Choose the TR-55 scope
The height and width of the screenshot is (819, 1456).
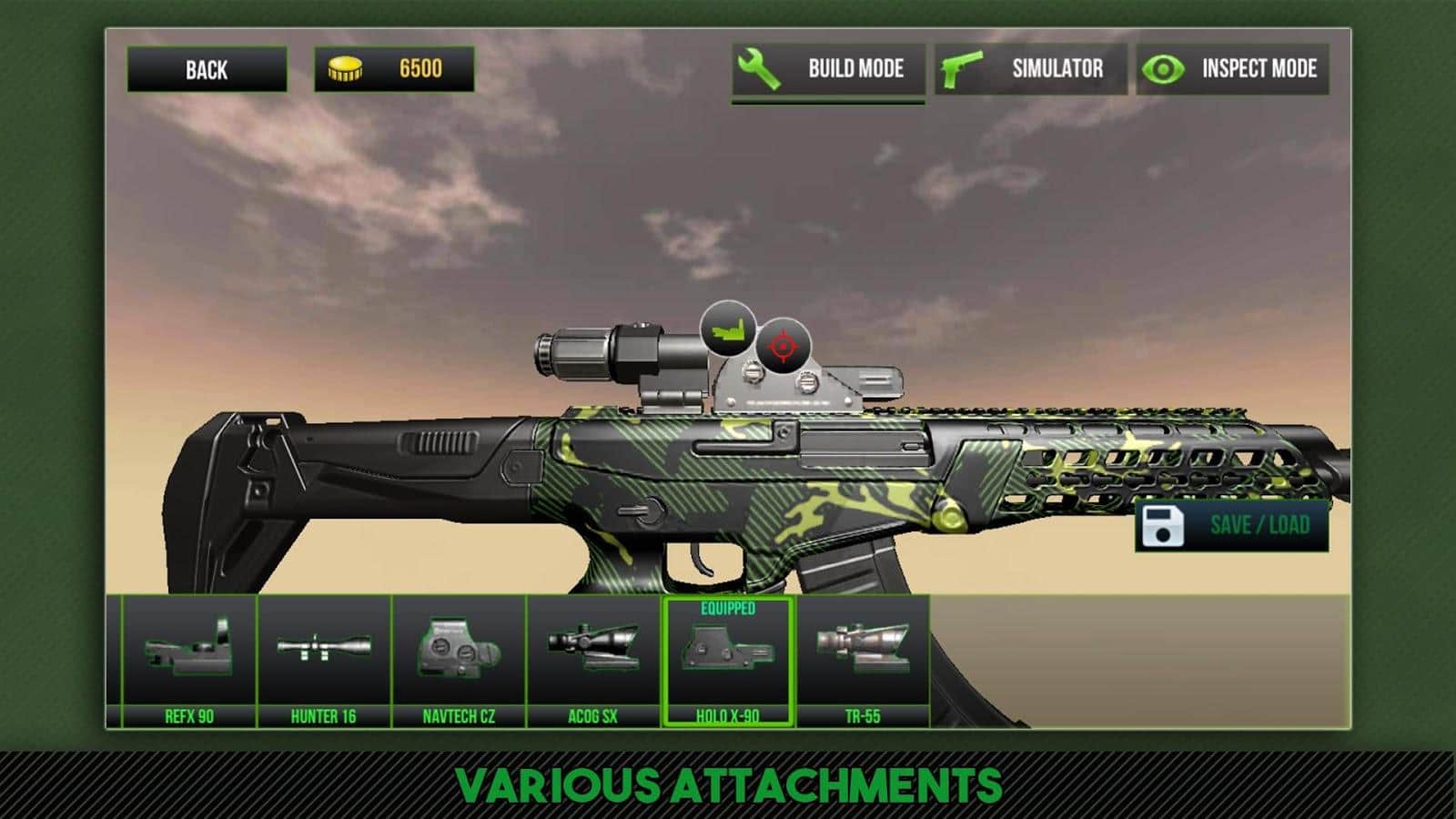863,662
